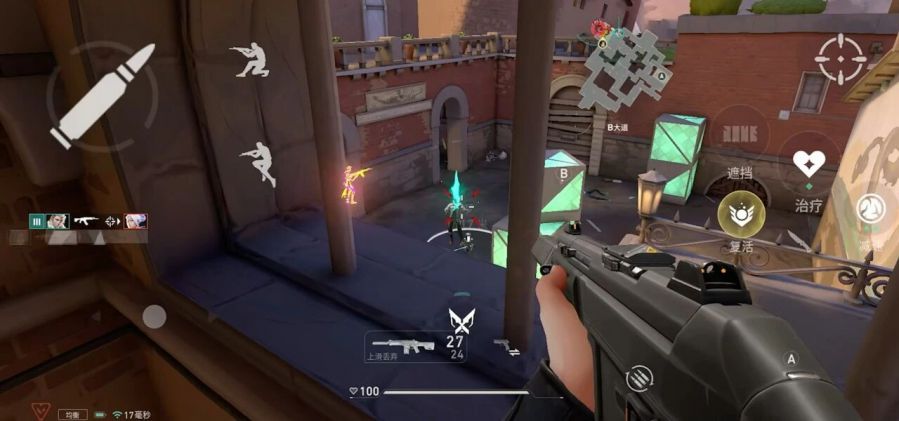The height and width of the screenshot is (421, 899).
Task: Tap the crossed-blades icon above the ammo
Action: click(x=460, y=320)
